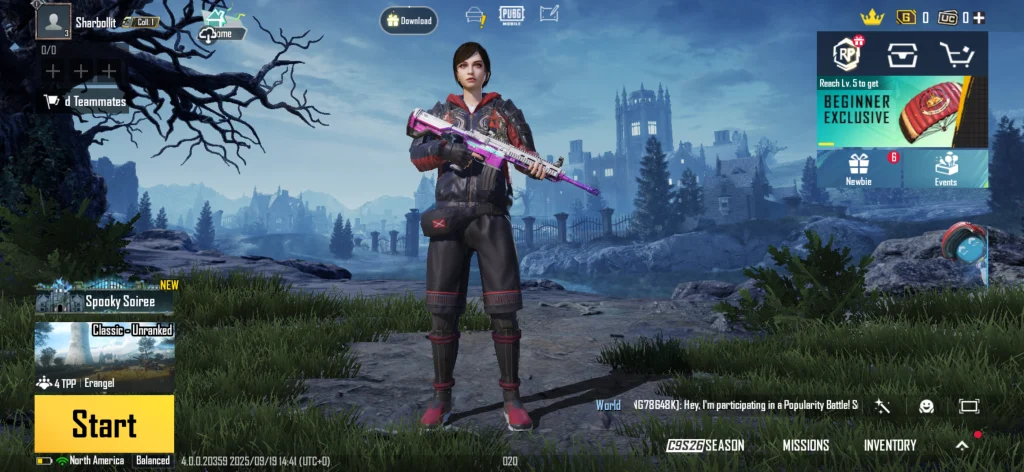Viewport: 1024px width, 472px height.
Task: Open the Royale Pass RP icon
Action: [x=847, y=56]
